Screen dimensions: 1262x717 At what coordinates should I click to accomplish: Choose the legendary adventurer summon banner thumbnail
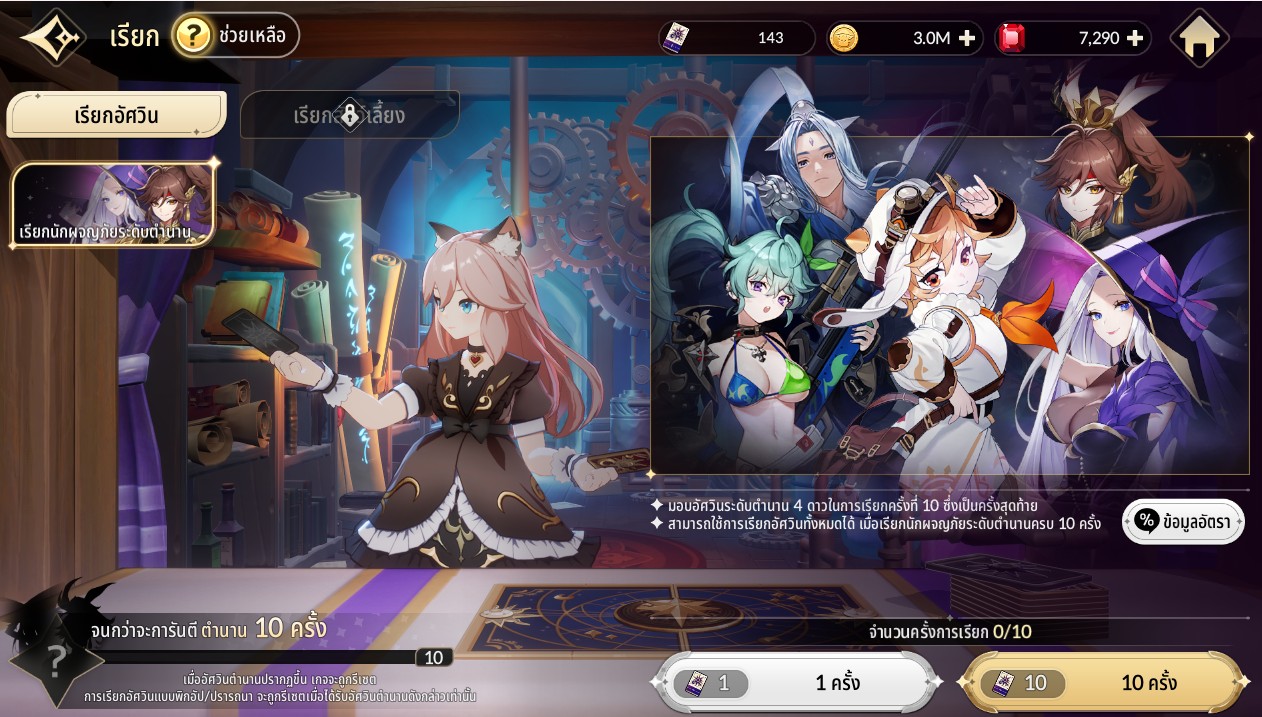pyautogui.click(x=115, y=205)
